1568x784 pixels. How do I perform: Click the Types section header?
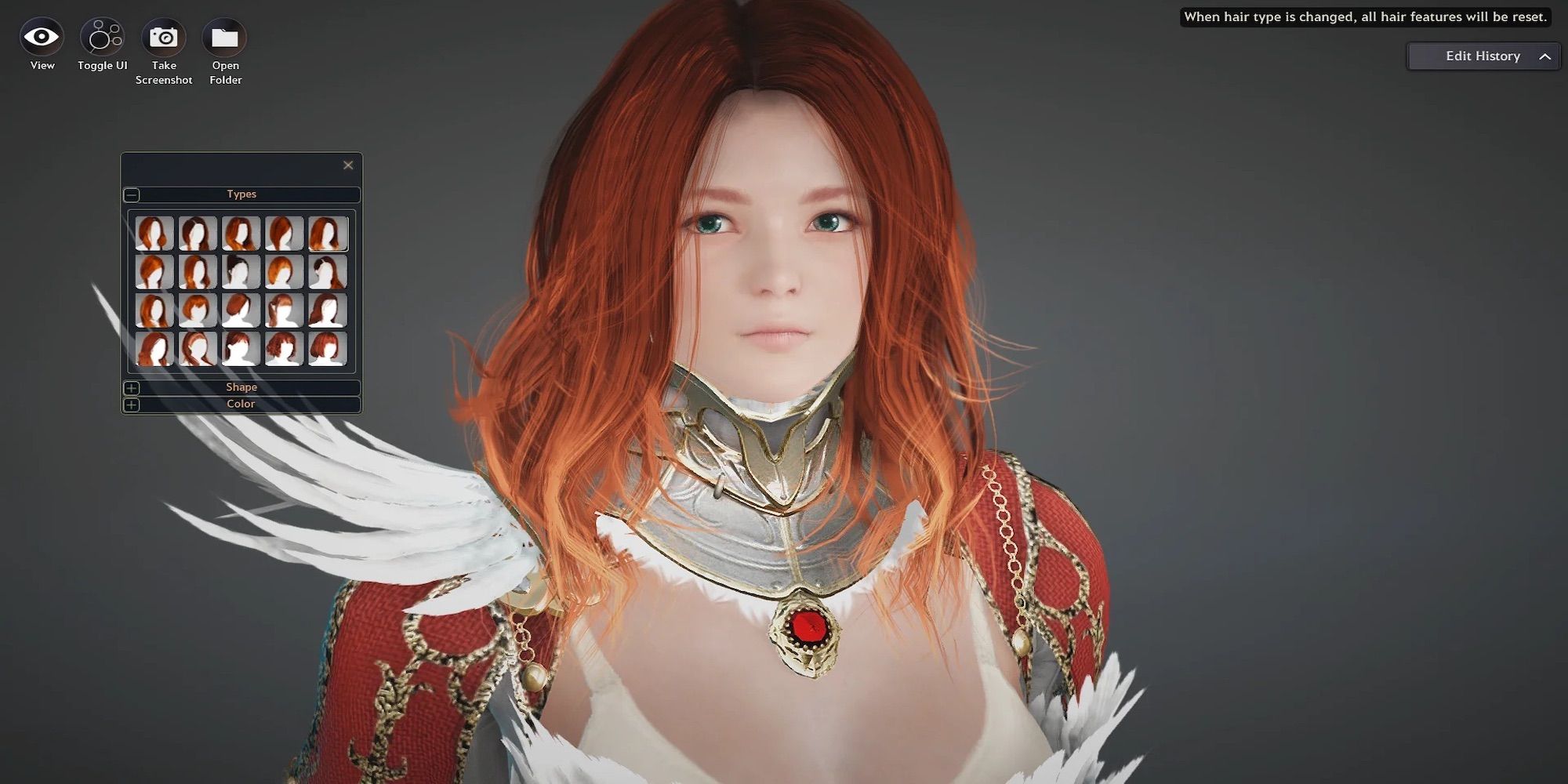tap(241, 194)
